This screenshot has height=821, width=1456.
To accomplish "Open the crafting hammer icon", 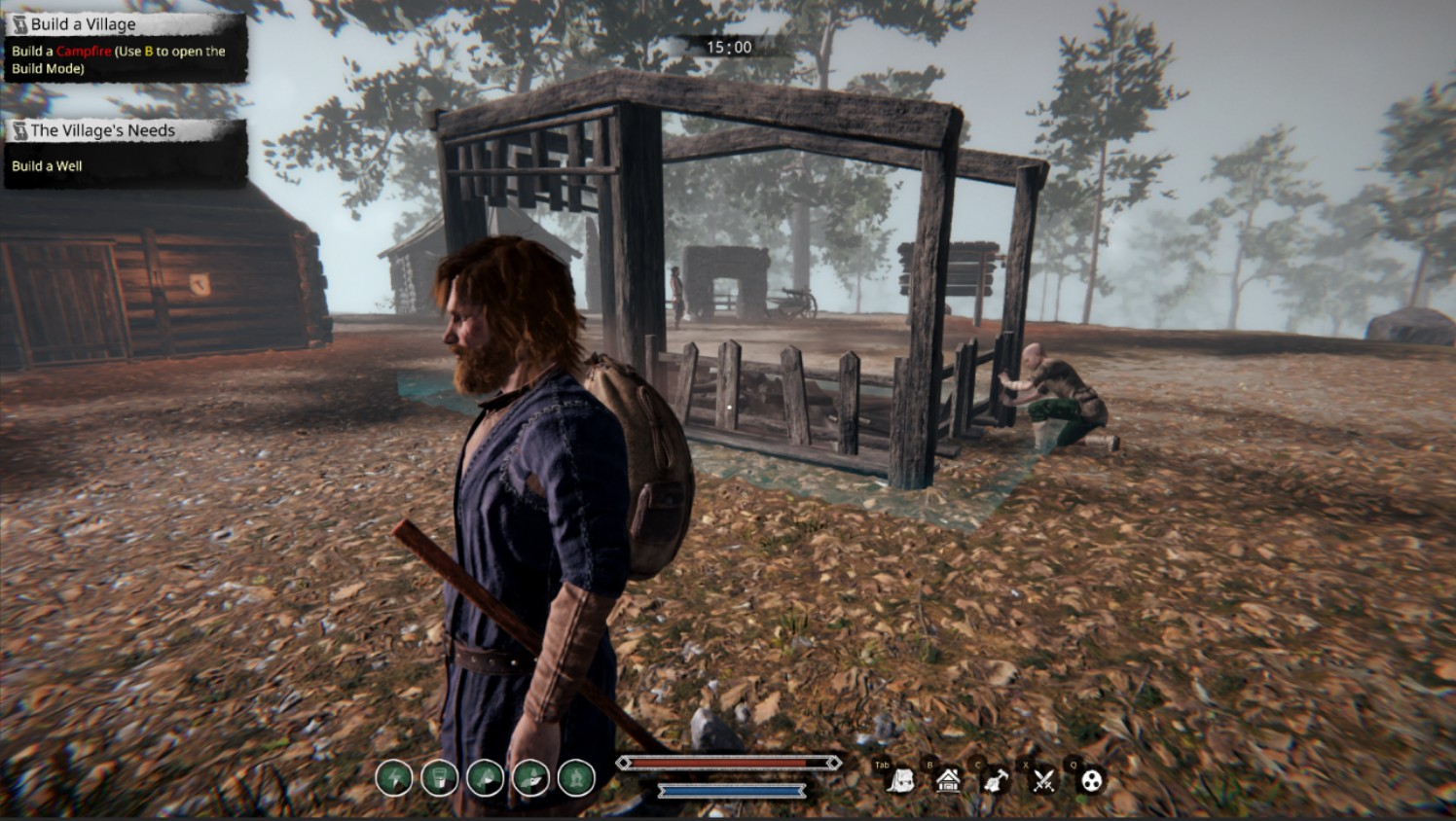I will (995, 780).
